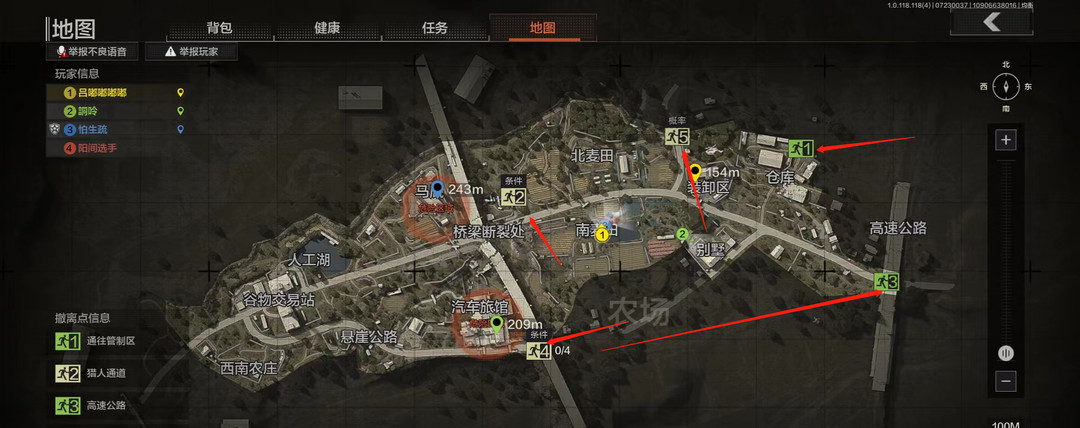Click the compass icon
The width and height of the screenshot is (1080, 428).
[1006, 86]
